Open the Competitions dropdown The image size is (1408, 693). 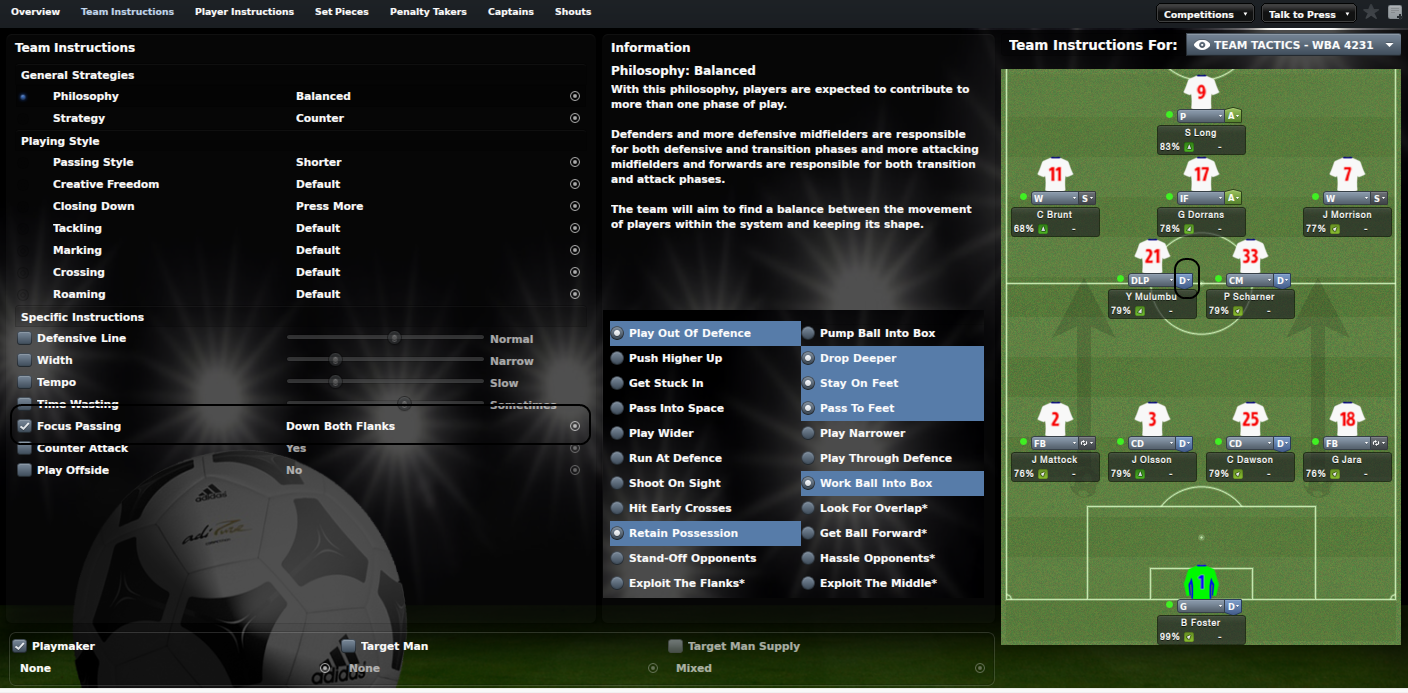1205,14
